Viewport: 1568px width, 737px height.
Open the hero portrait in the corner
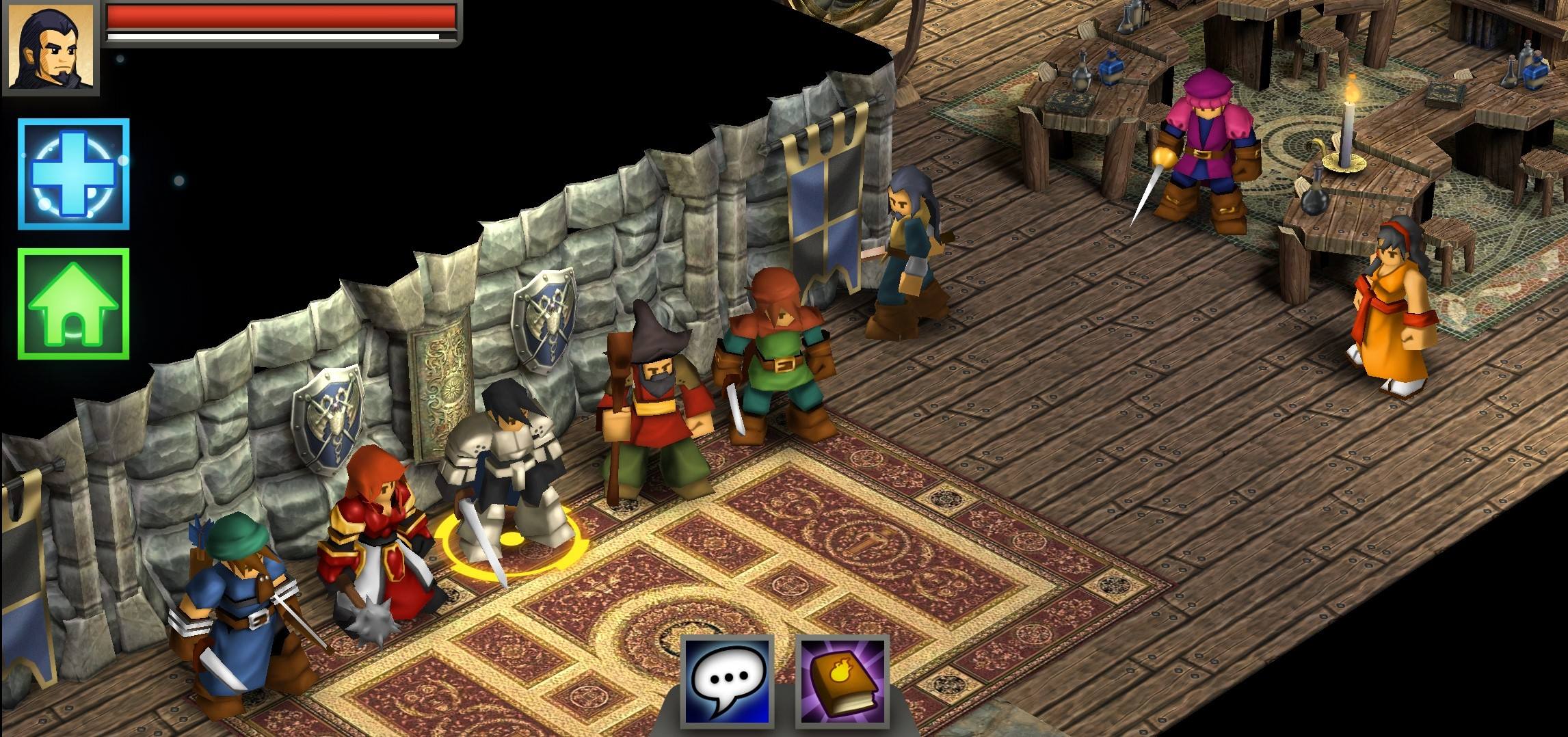tap(50, 46)
